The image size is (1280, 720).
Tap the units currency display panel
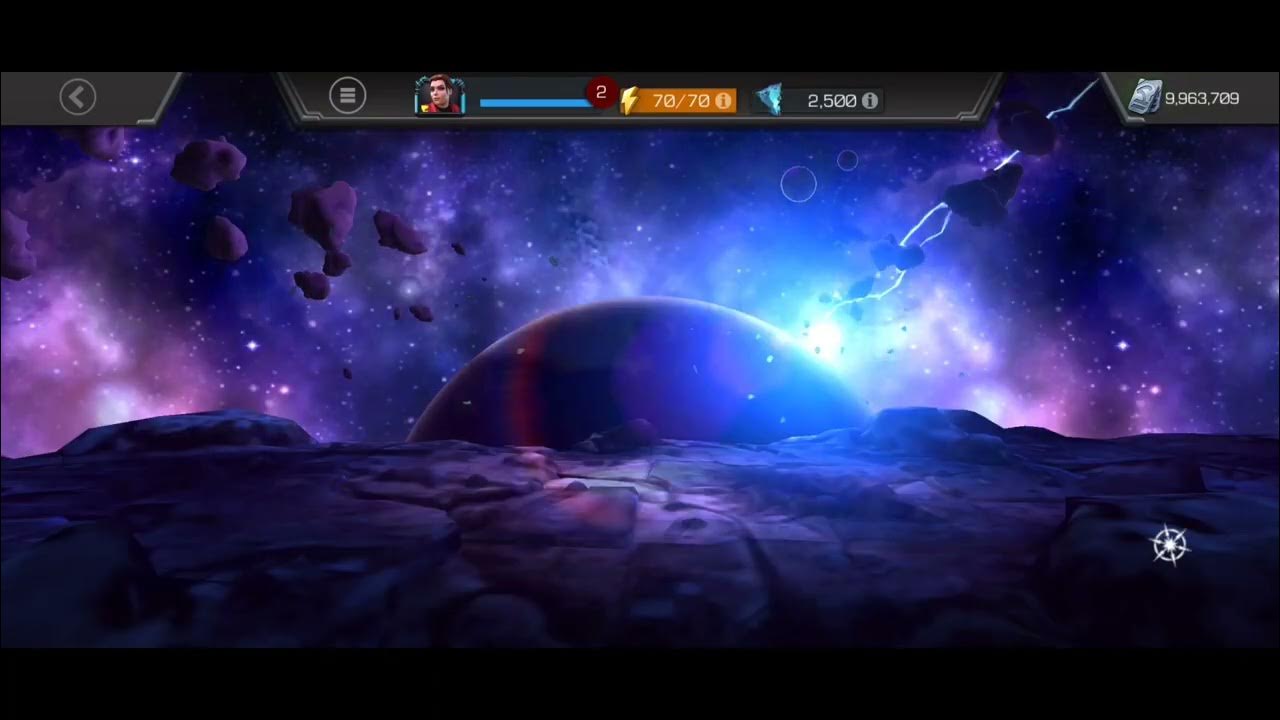pyautogui.click(x=818, y=100)
